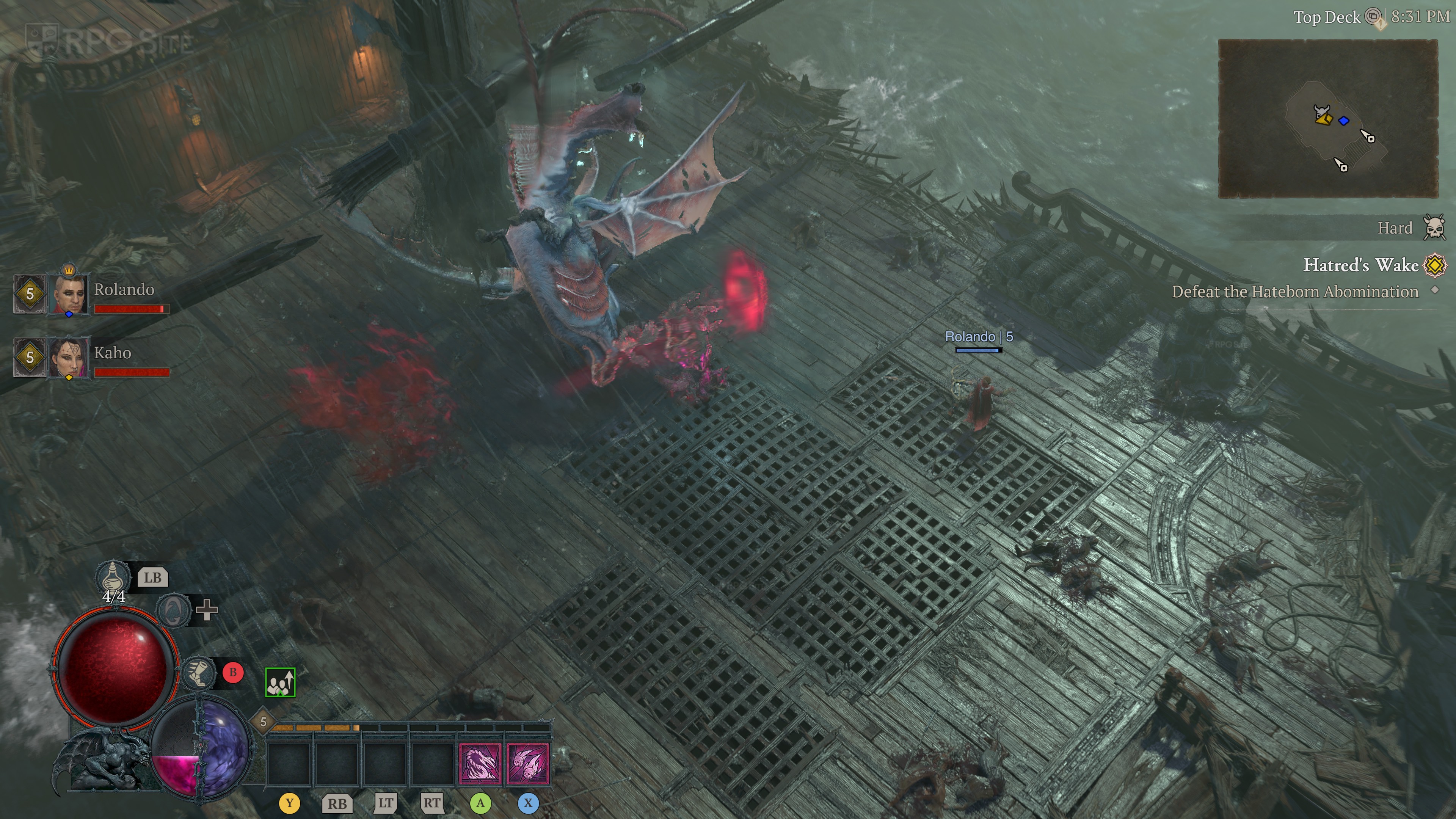The width and height of the screenshot is (1456, 819).
Task: Click the level 5 diamond badge
Action: click(263, 722)
